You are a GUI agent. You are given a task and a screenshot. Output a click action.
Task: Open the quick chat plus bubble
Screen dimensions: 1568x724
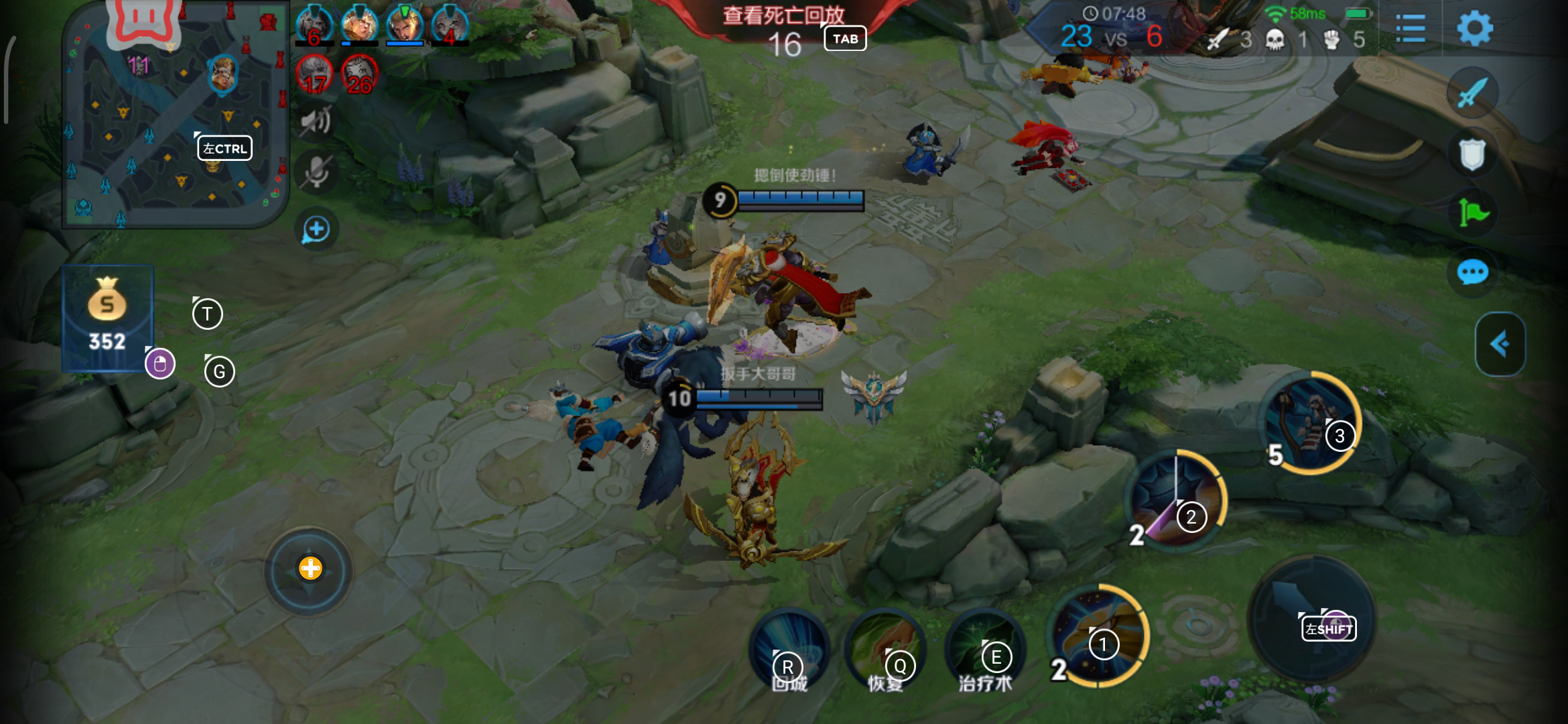tap(316, 230)
